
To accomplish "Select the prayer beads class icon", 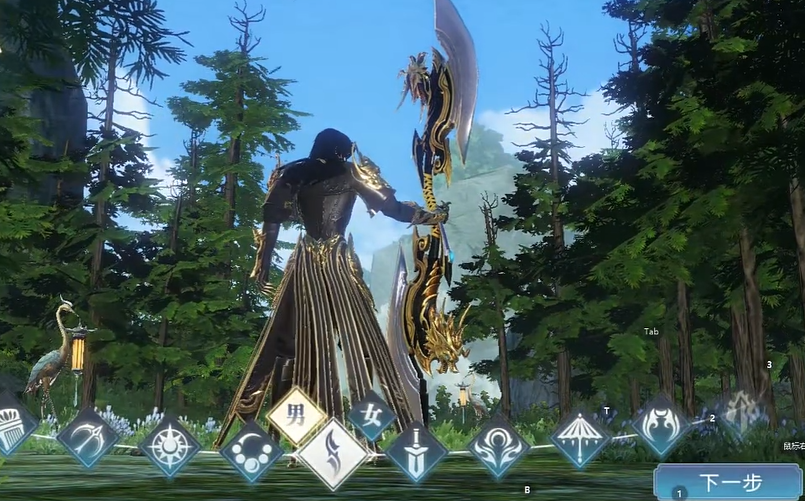I will point(251,452).
